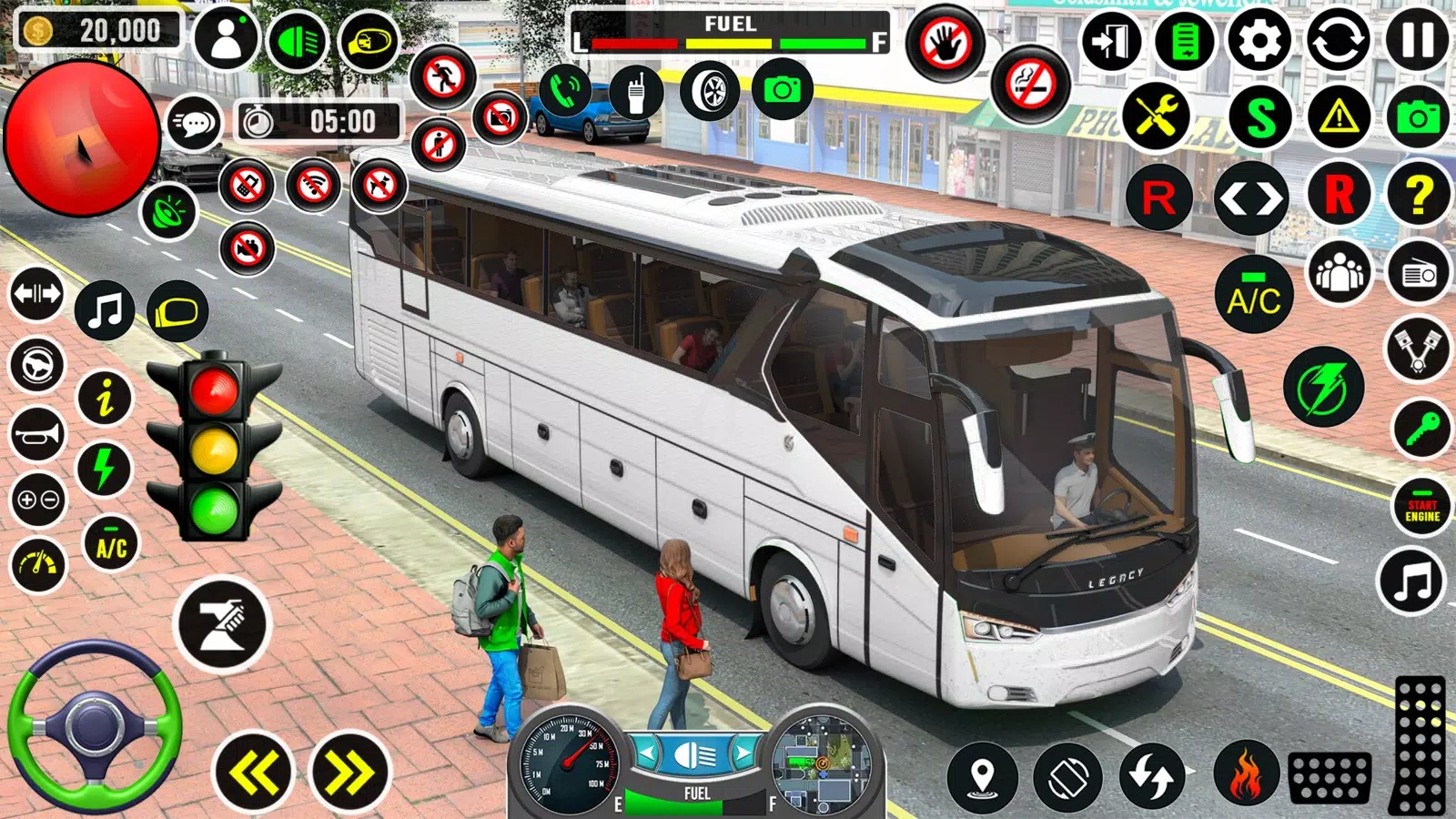
Task: Open the gear settings menu
Action: [1259, 41]
